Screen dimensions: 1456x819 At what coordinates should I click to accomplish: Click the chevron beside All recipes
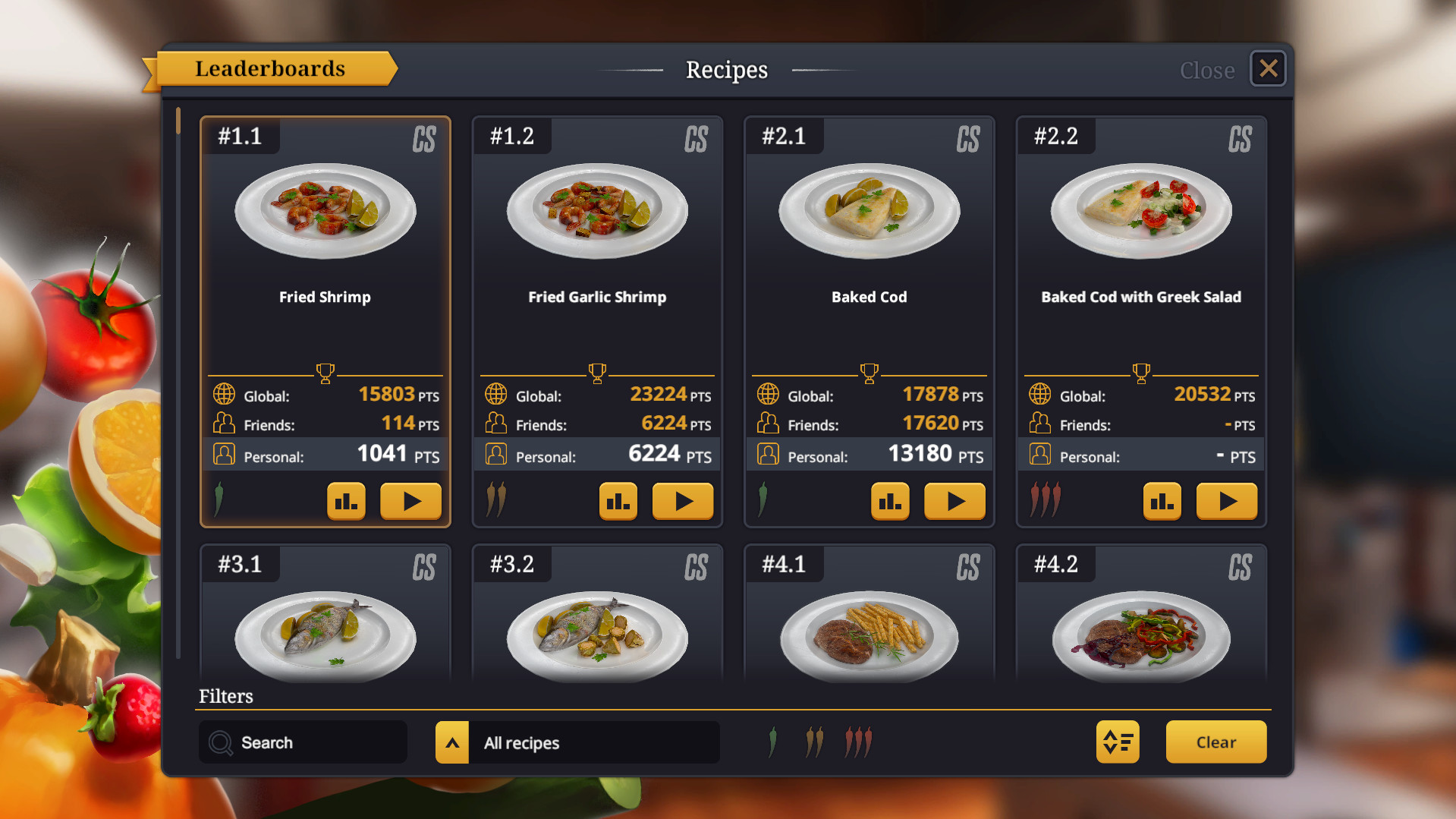pos(452,742)
